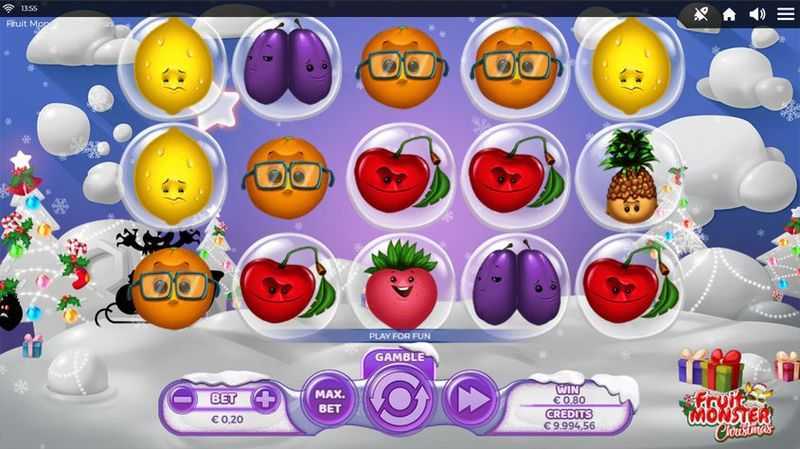Go to the home screen icon
Image resolution: width=800 pixels, height=449 pixels.
[729, 14]
